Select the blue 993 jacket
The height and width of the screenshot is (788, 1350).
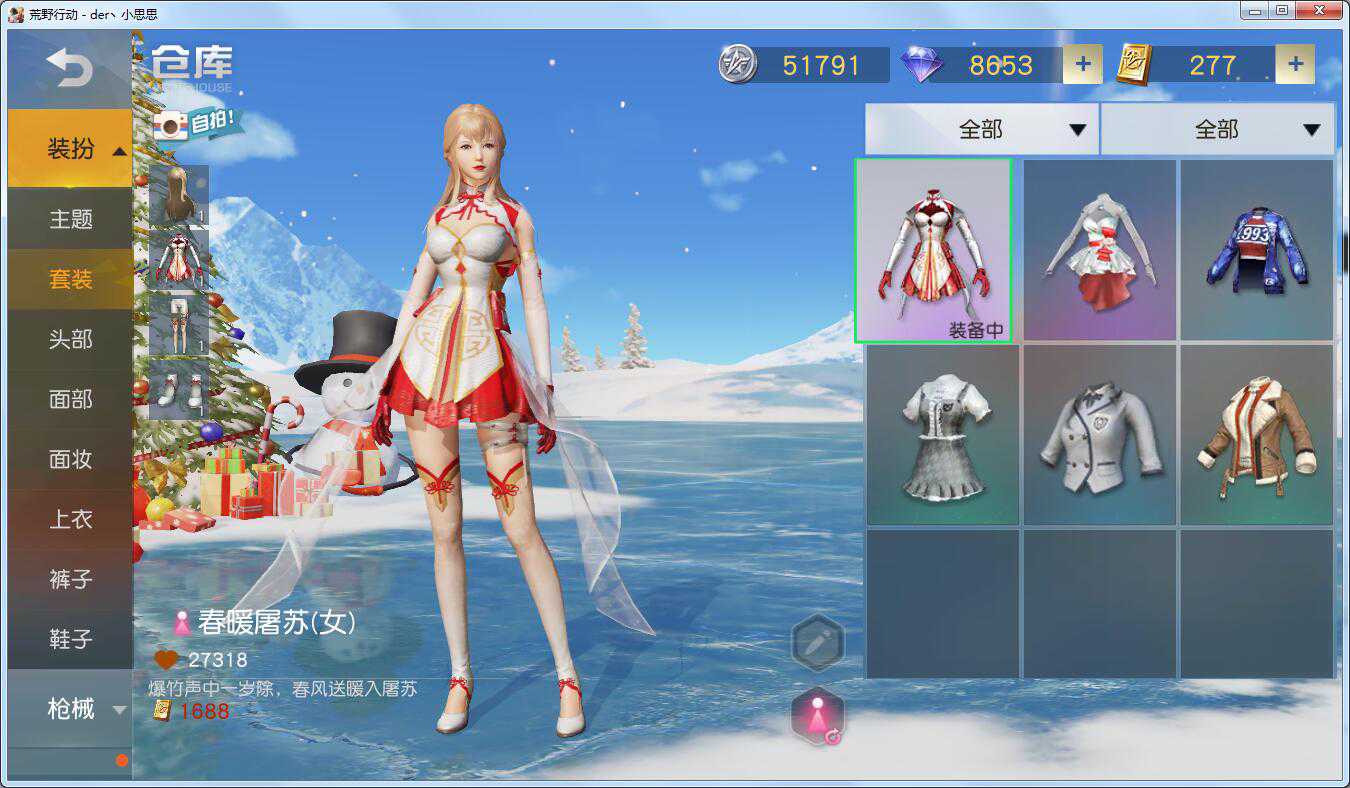click(x=1257, y=248)
